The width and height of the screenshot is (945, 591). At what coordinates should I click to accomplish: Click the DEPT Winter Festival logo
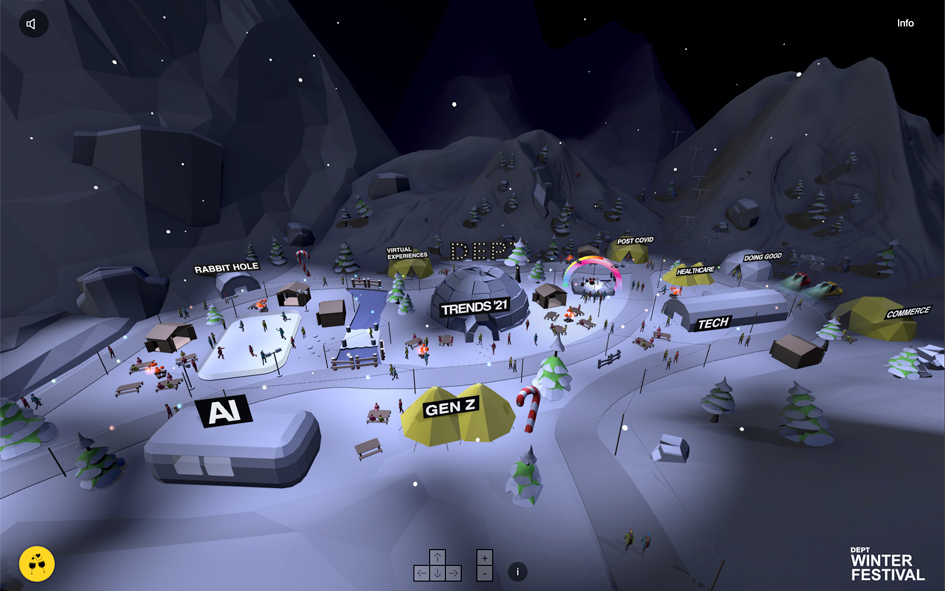(x=887, y=564)
